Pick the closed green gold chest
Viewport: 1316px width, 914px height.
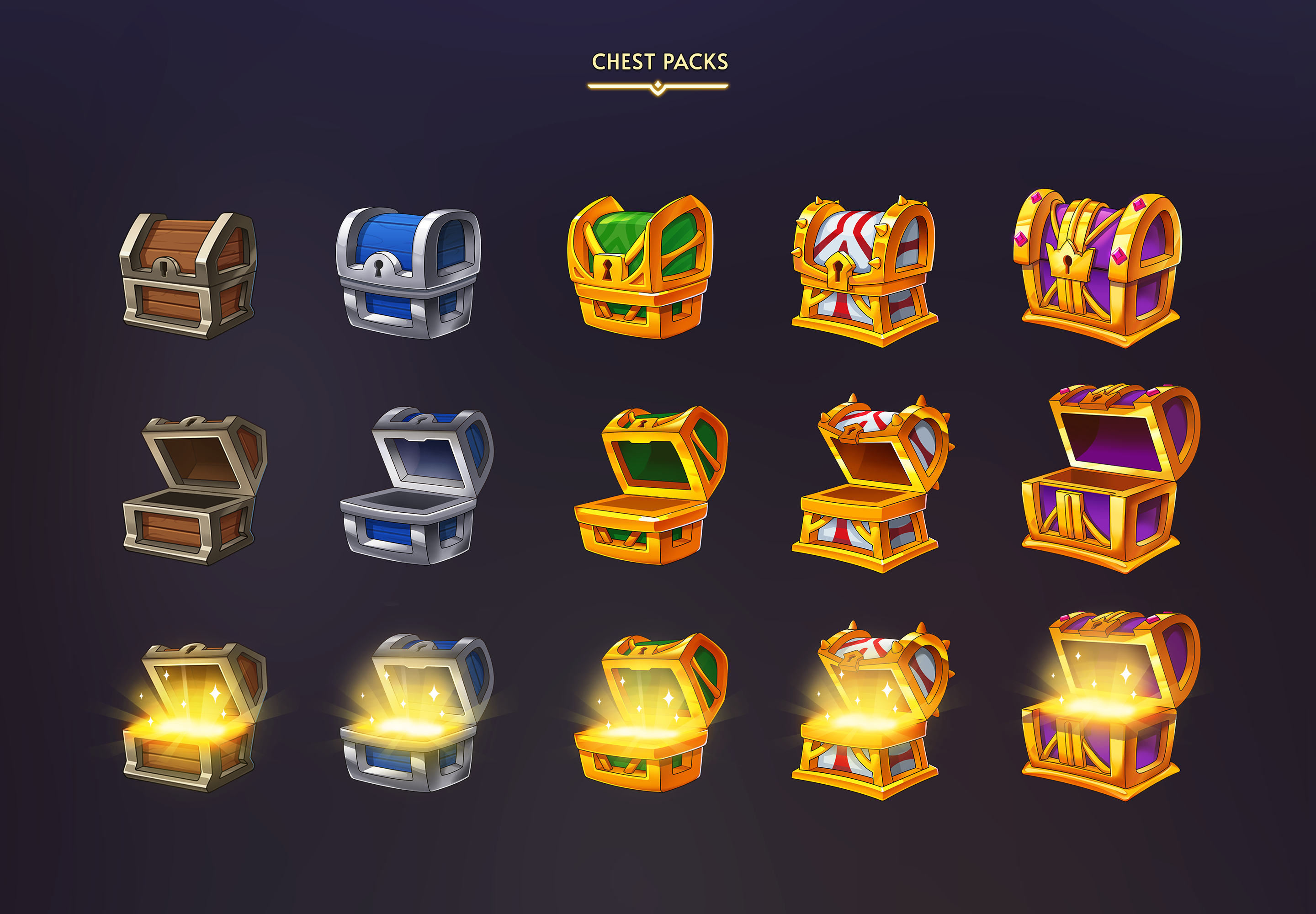(640, 267)
